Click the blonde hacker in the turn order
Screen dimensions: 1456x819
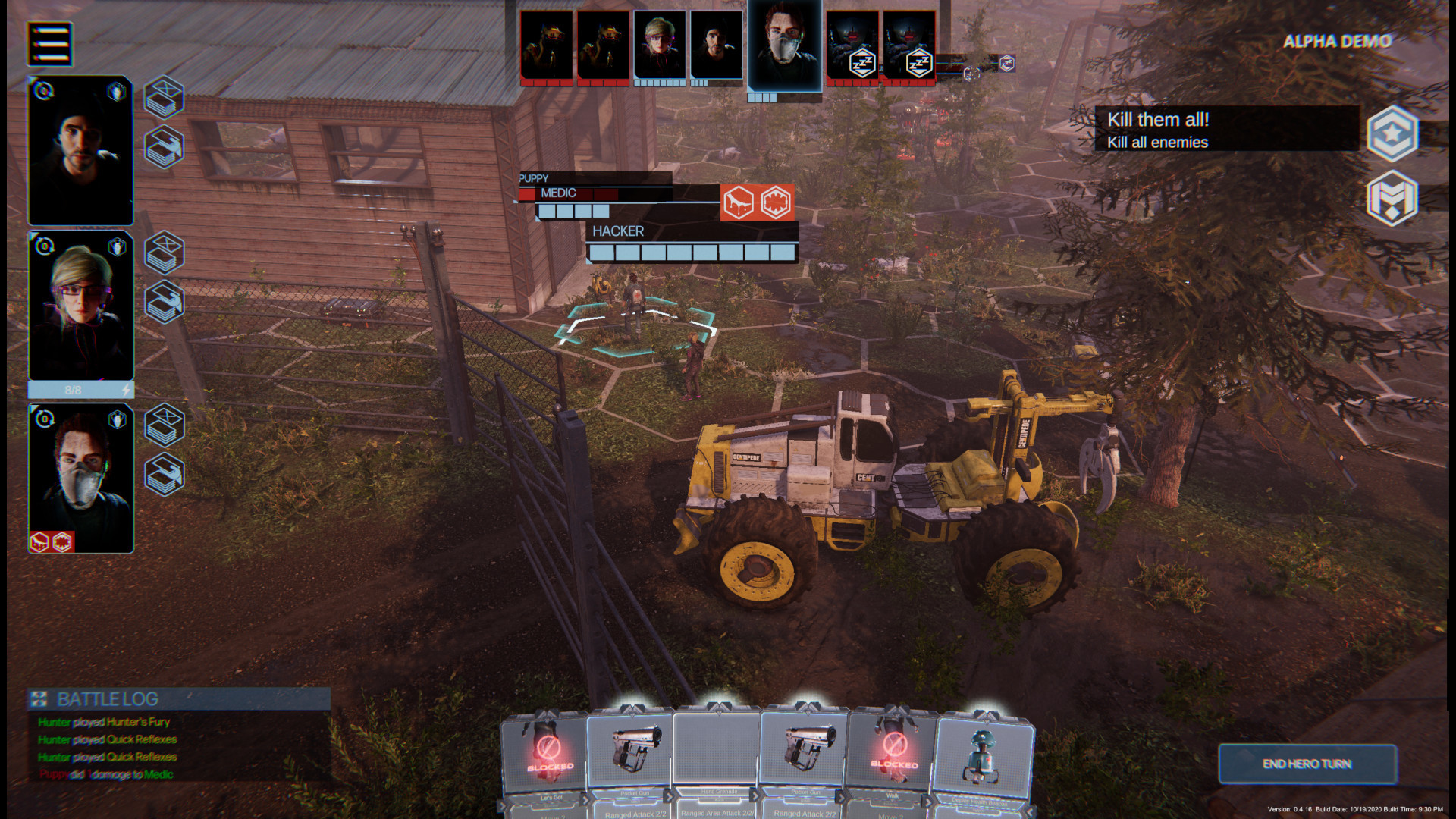point(660,45)
